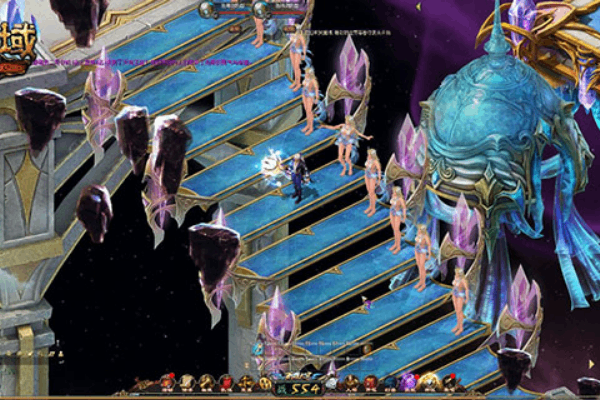
Task: Click the purple orb icon in bottom bar
Action: coord(409,381)
